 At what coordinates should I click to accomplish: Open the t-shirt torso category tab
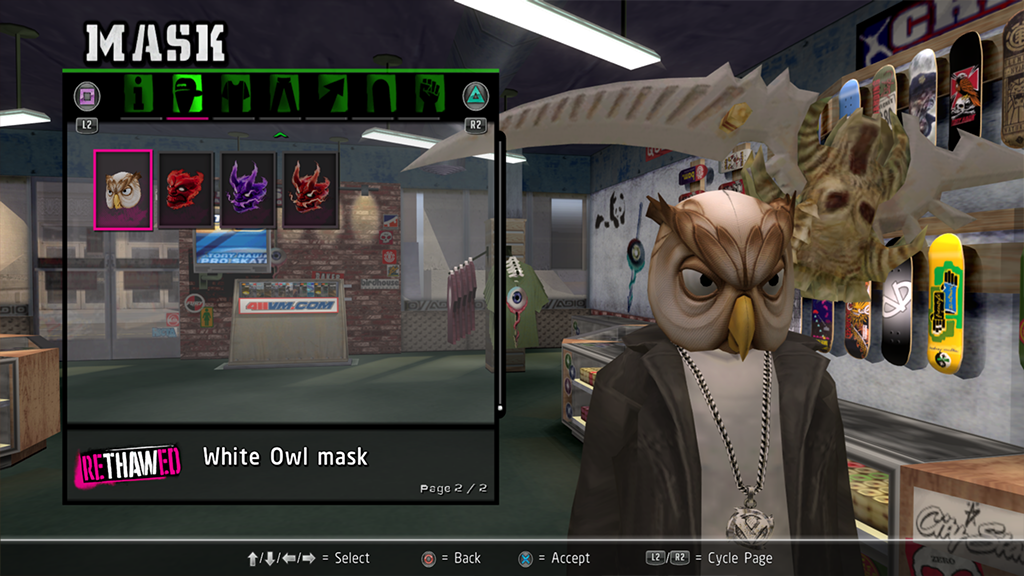[235, 95]
